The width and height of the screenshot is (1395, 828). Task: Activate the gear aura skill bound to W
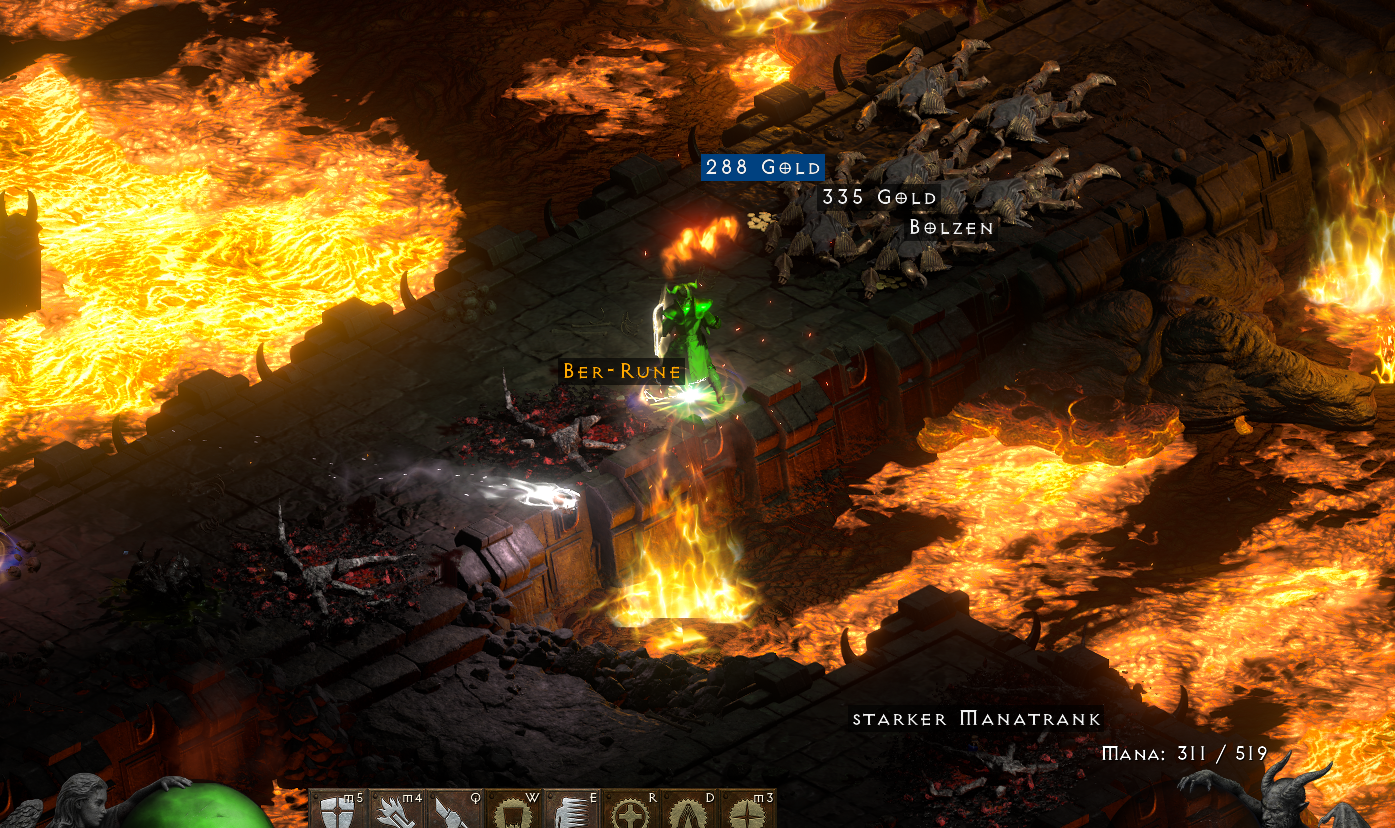tap(513, 811)
